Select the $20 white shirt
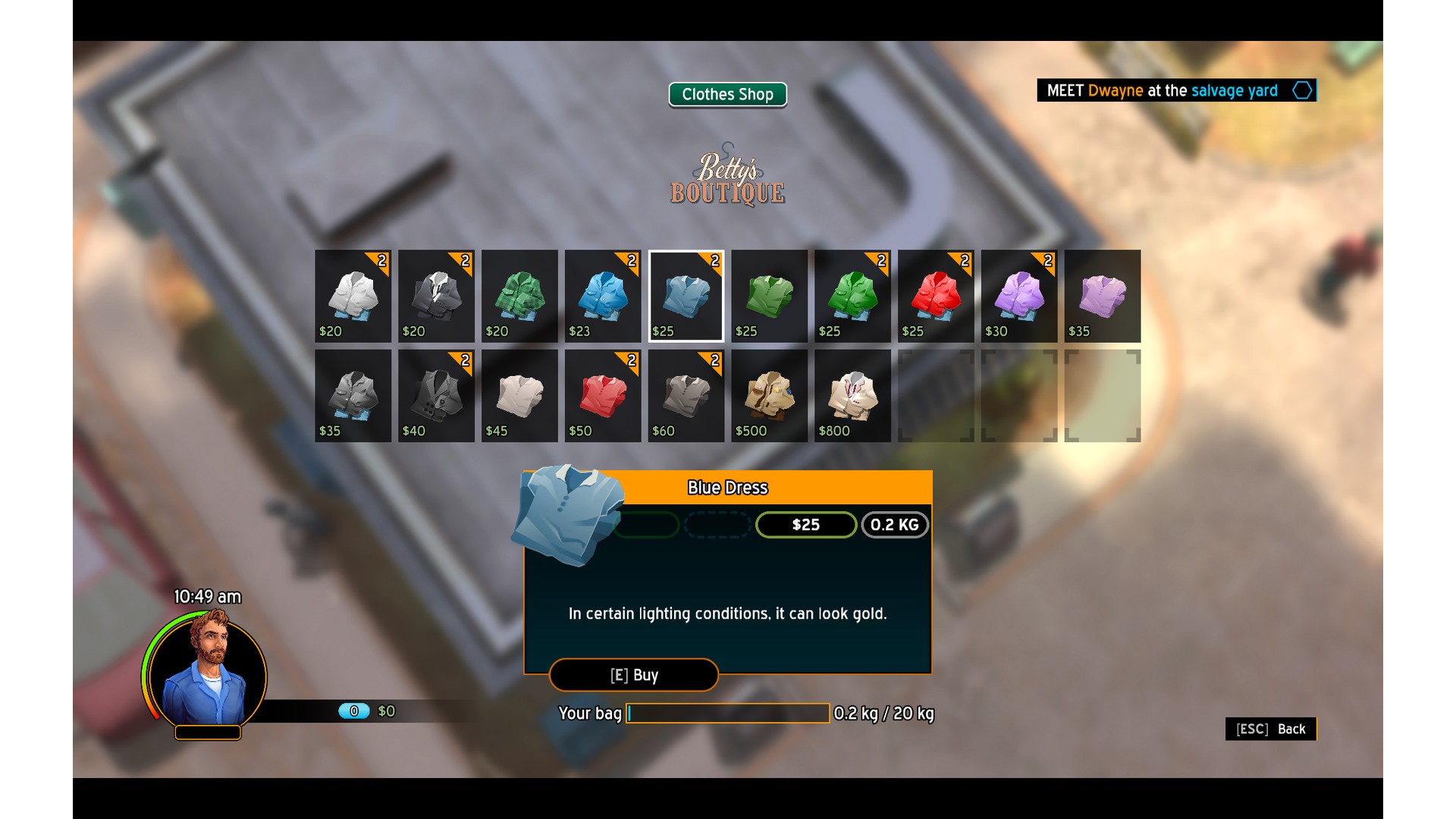This screenshot has width=1456, height=819. pos(353,296)
